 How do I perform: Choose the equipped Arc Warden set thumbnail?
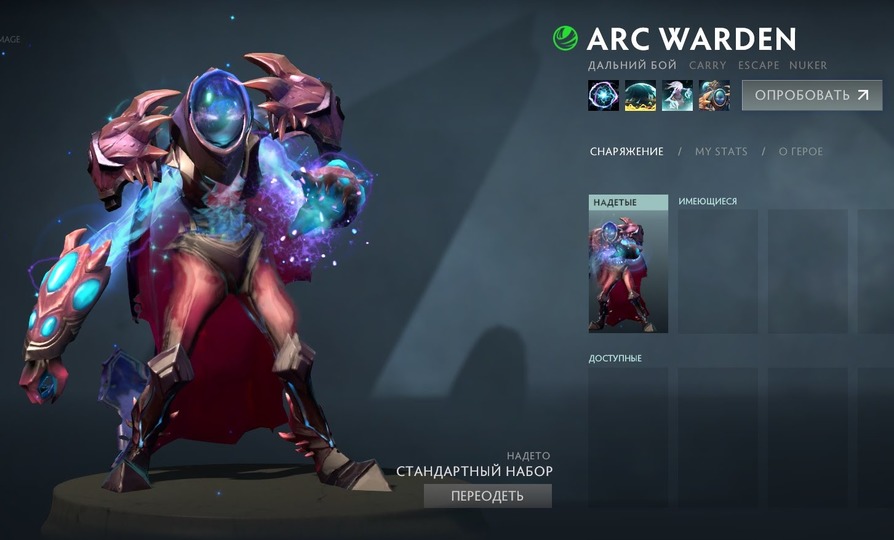pos(628,271)
